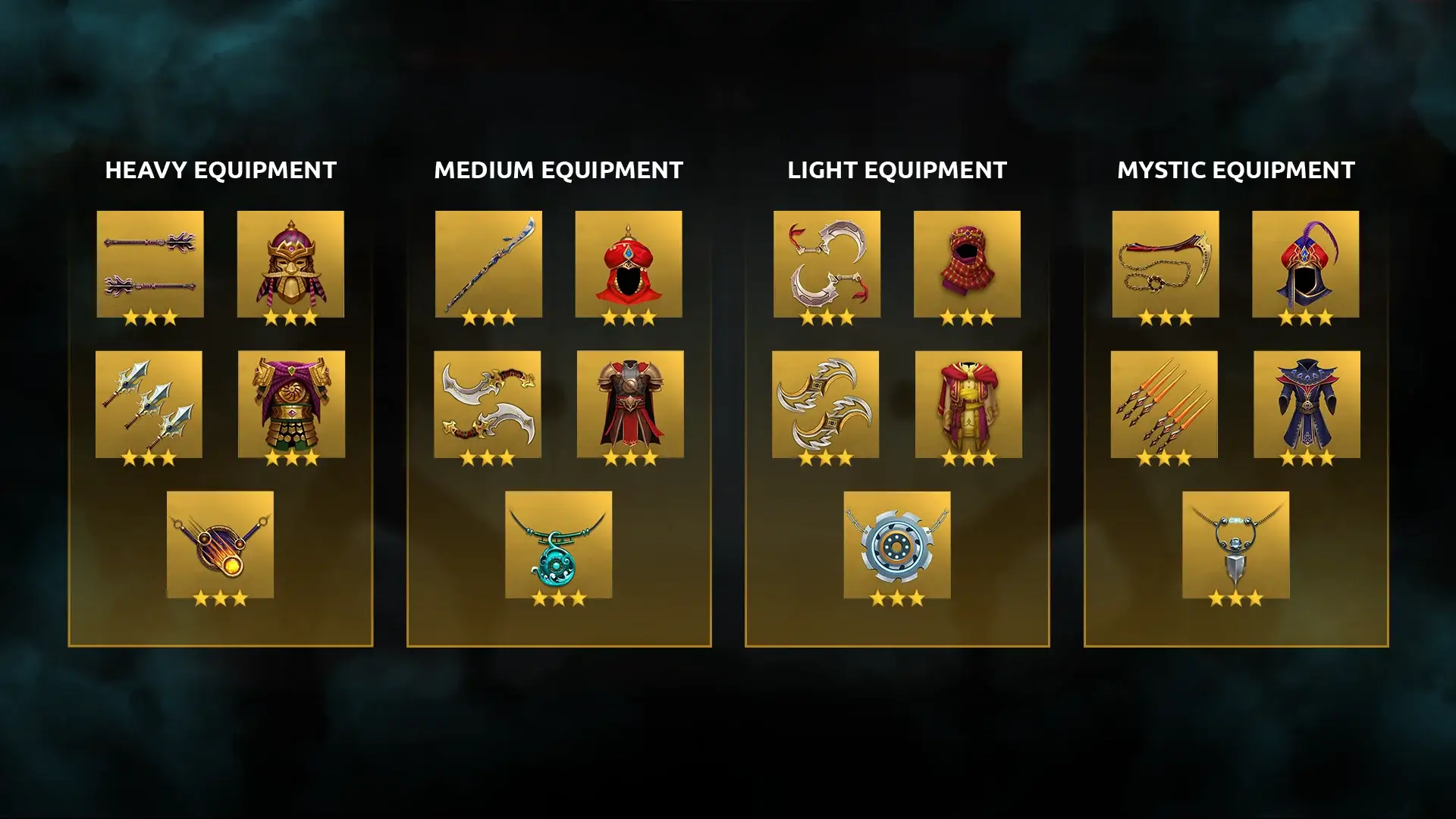Click the sawblade gear amulet
This screenshot has width=1456, height=819.
pyautogui.click(x=897, y=544)
